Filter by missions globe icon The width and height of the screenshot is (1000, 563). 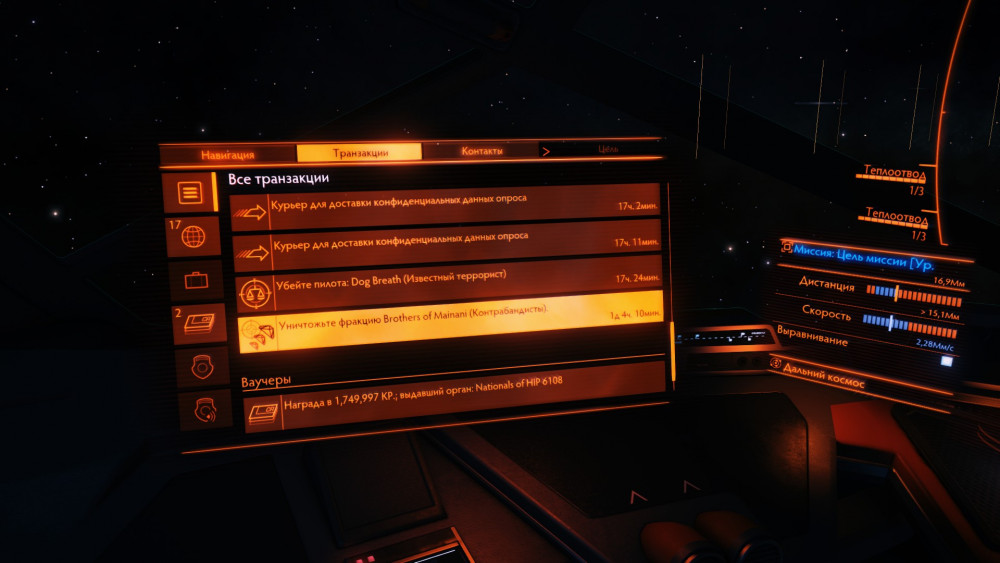[x=192, y=237]
